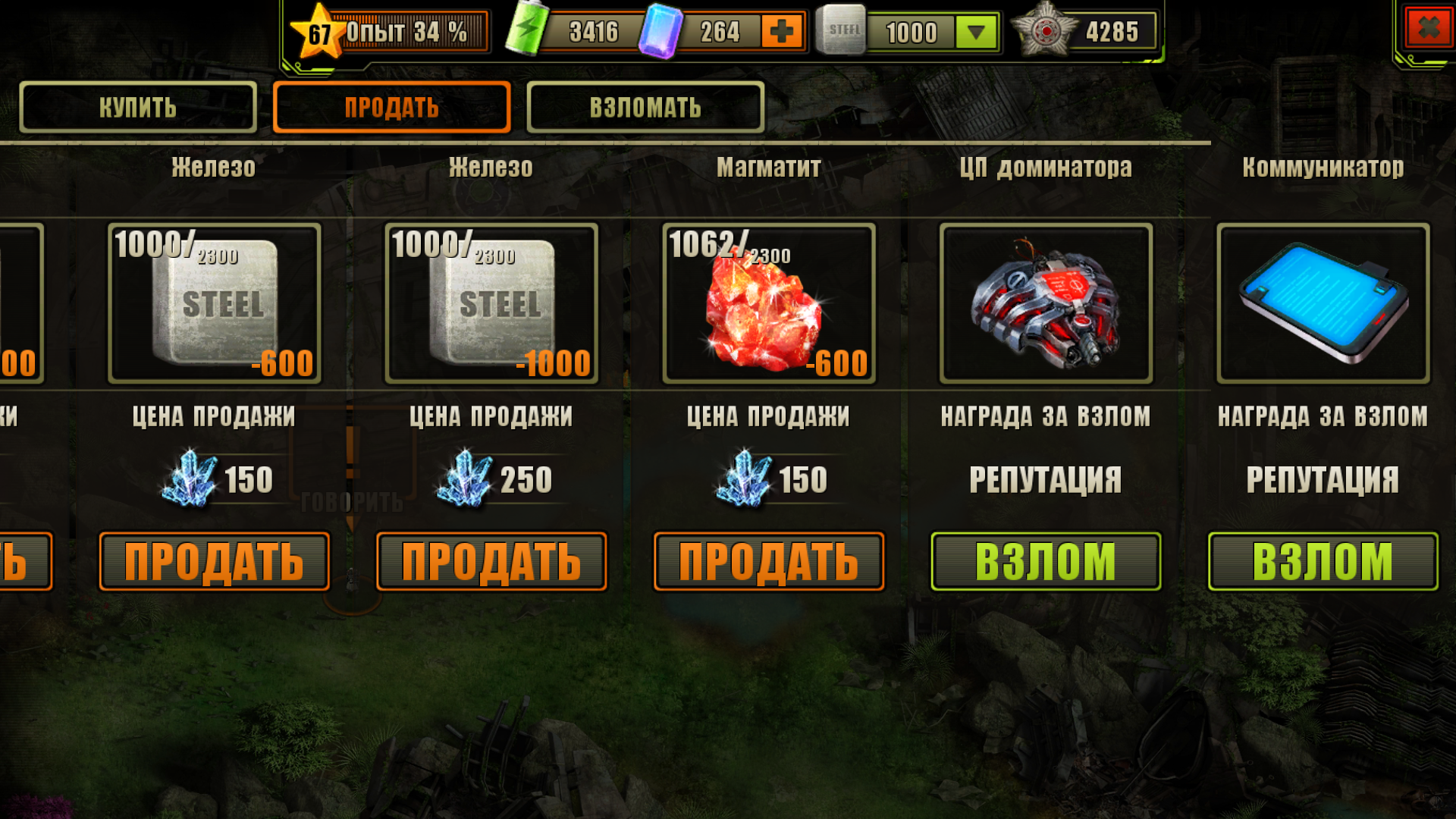Tap the level 67 star icon
Viewport: 1456px width, 819px height.
tap(318, 32)
